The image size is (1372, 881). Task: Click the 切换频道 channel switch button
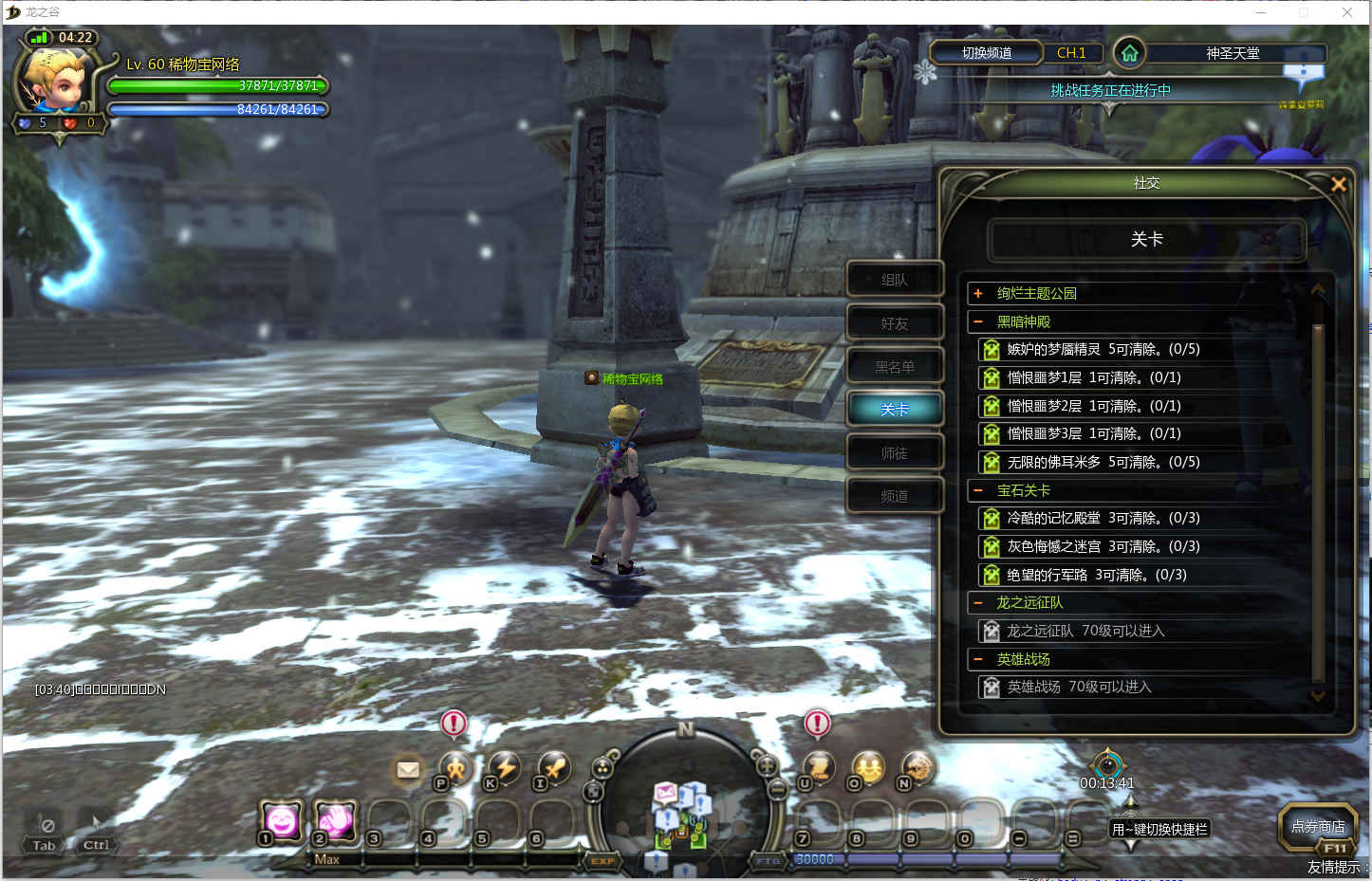point(987,53)
